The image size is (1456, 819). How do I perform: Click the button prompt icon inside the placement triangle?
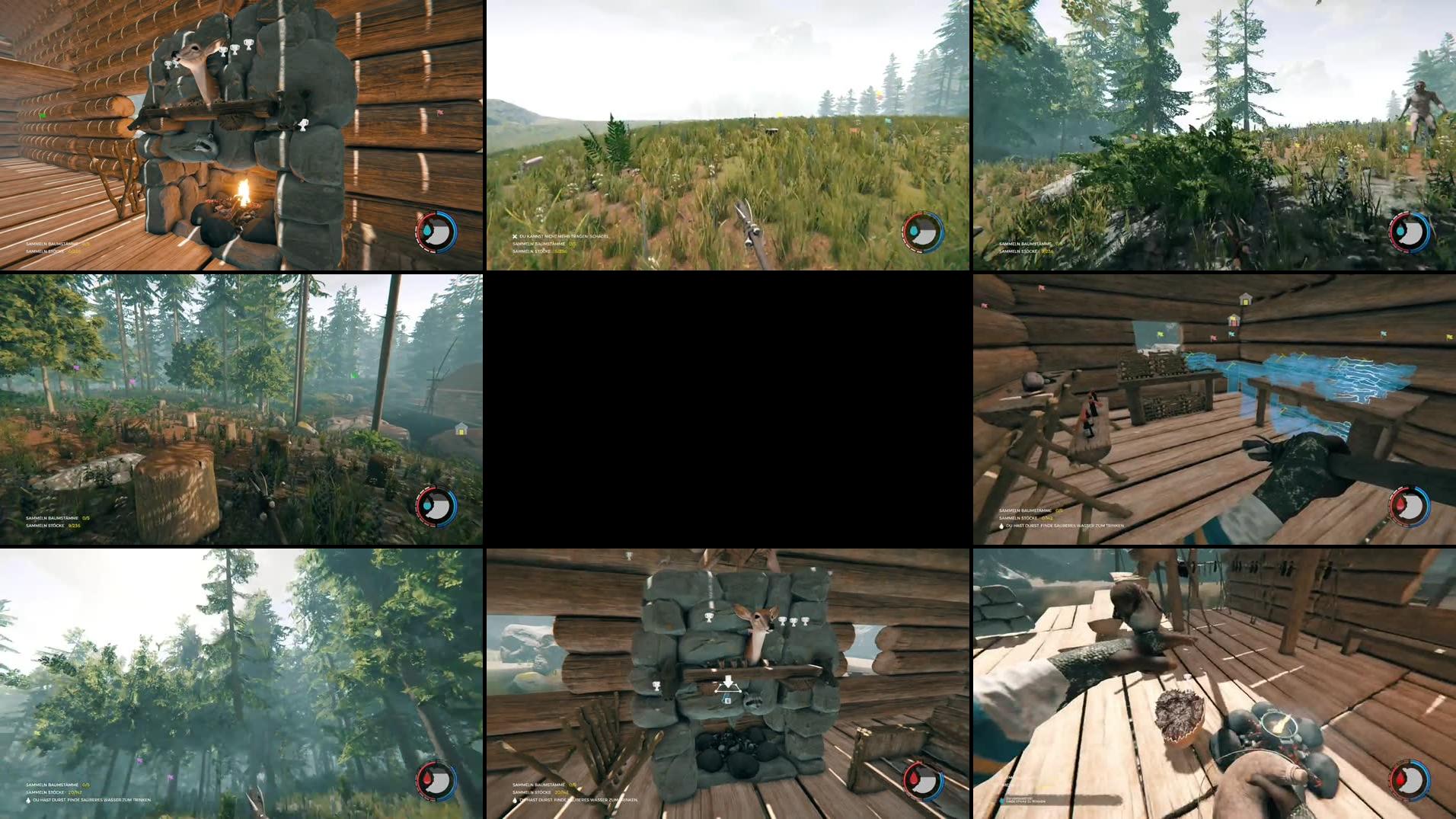point(727,701)
